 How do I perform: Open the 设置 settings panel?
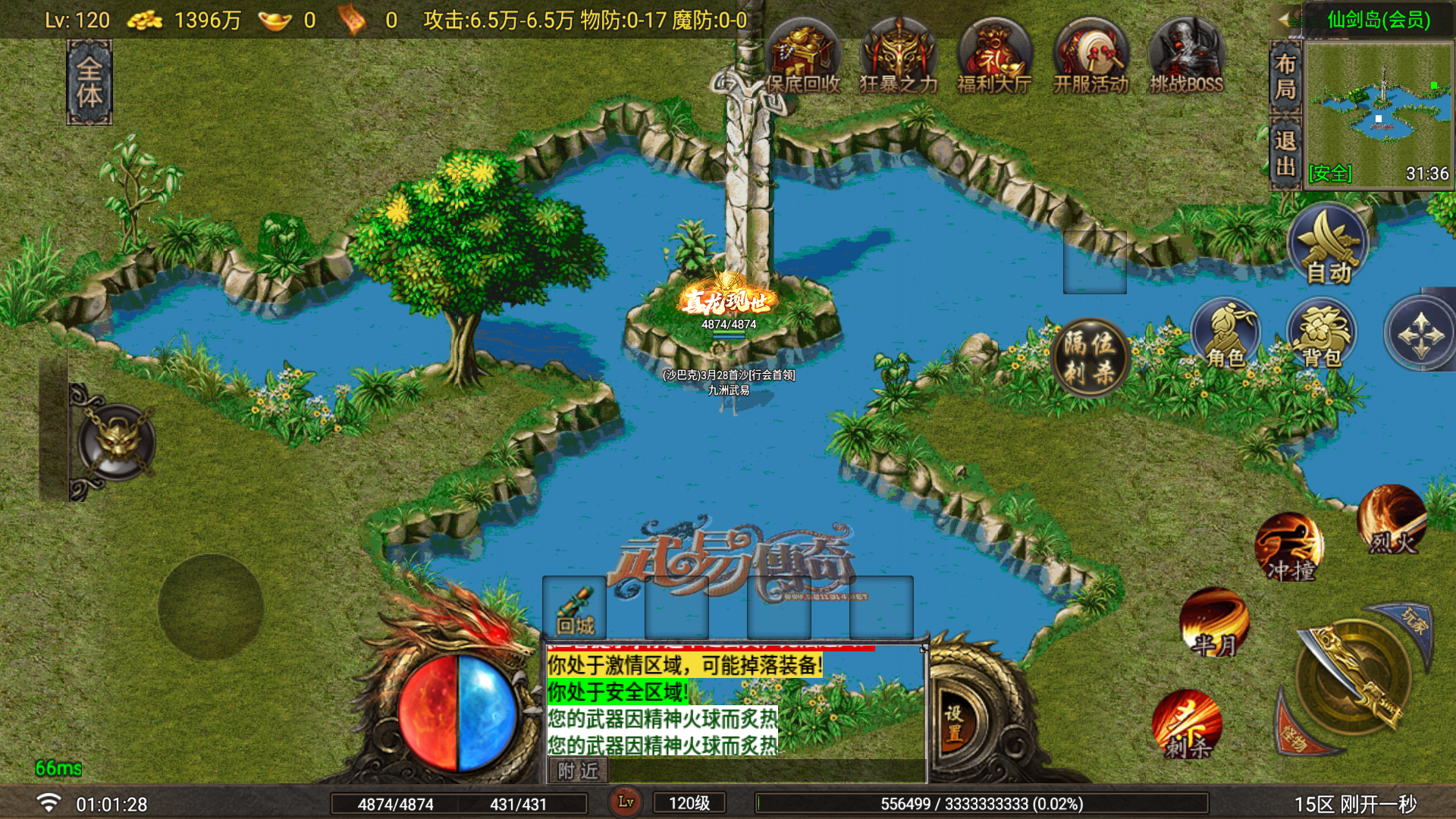tap(955, 724)
